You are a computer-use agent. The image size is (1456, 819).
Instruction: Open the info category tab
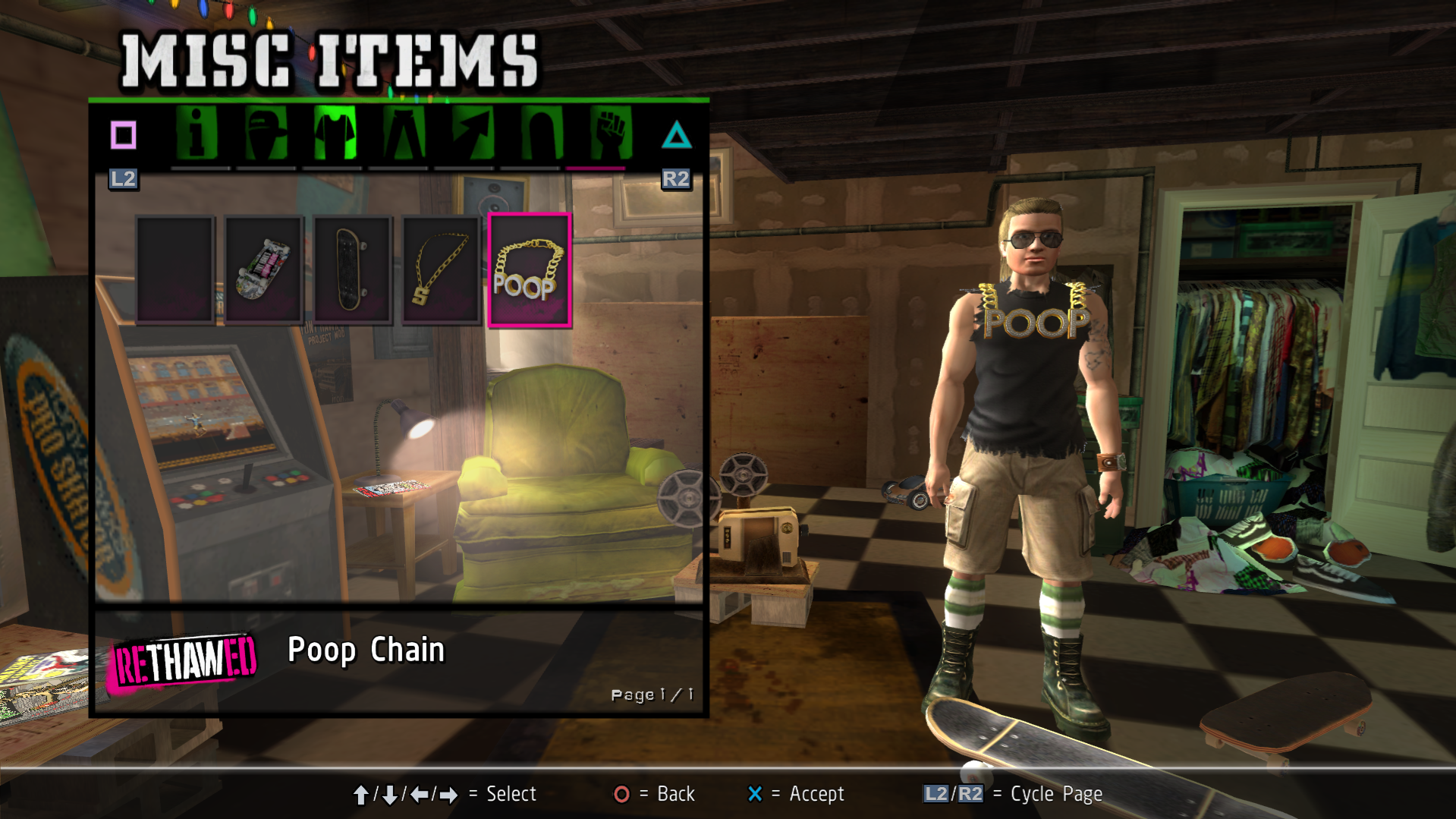[197, 134]
